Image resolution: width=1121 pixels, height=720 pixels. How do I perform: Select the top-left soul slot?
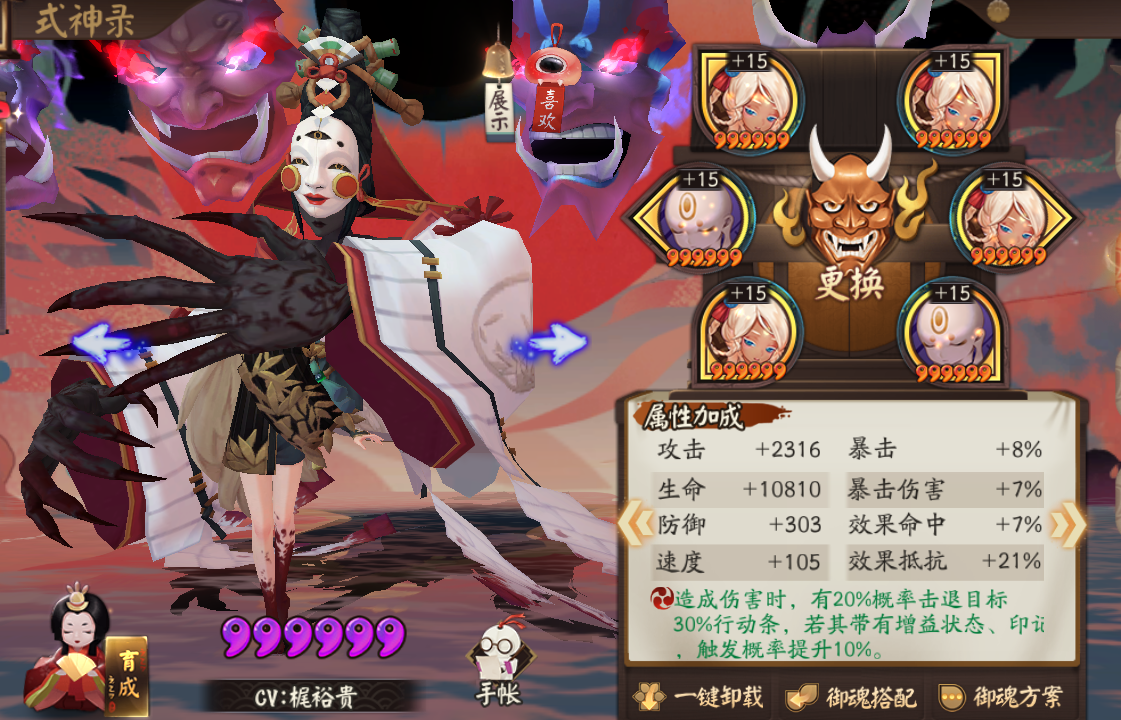click(750, 100)
